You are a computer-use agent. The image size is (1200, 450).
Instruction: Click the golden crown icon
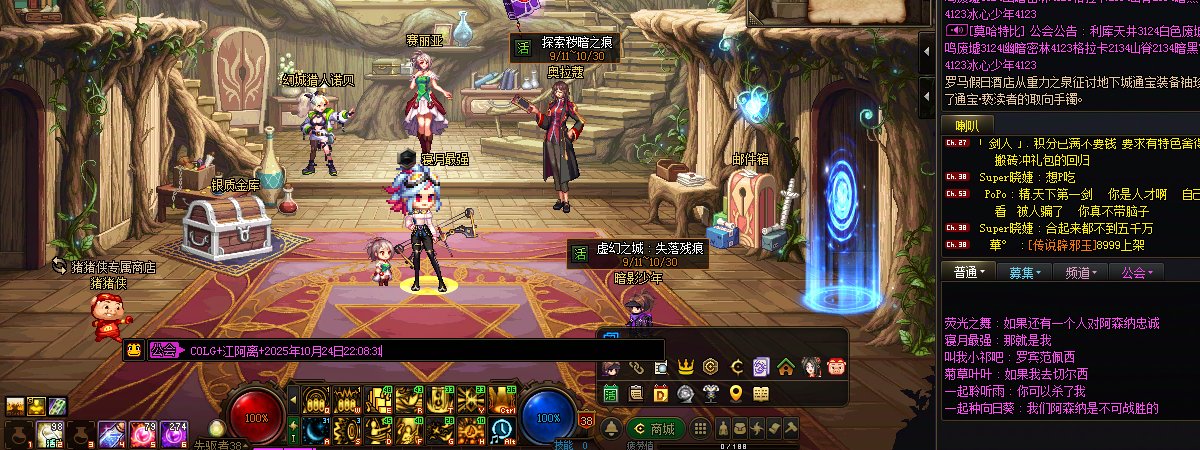[x=686, y=367]
